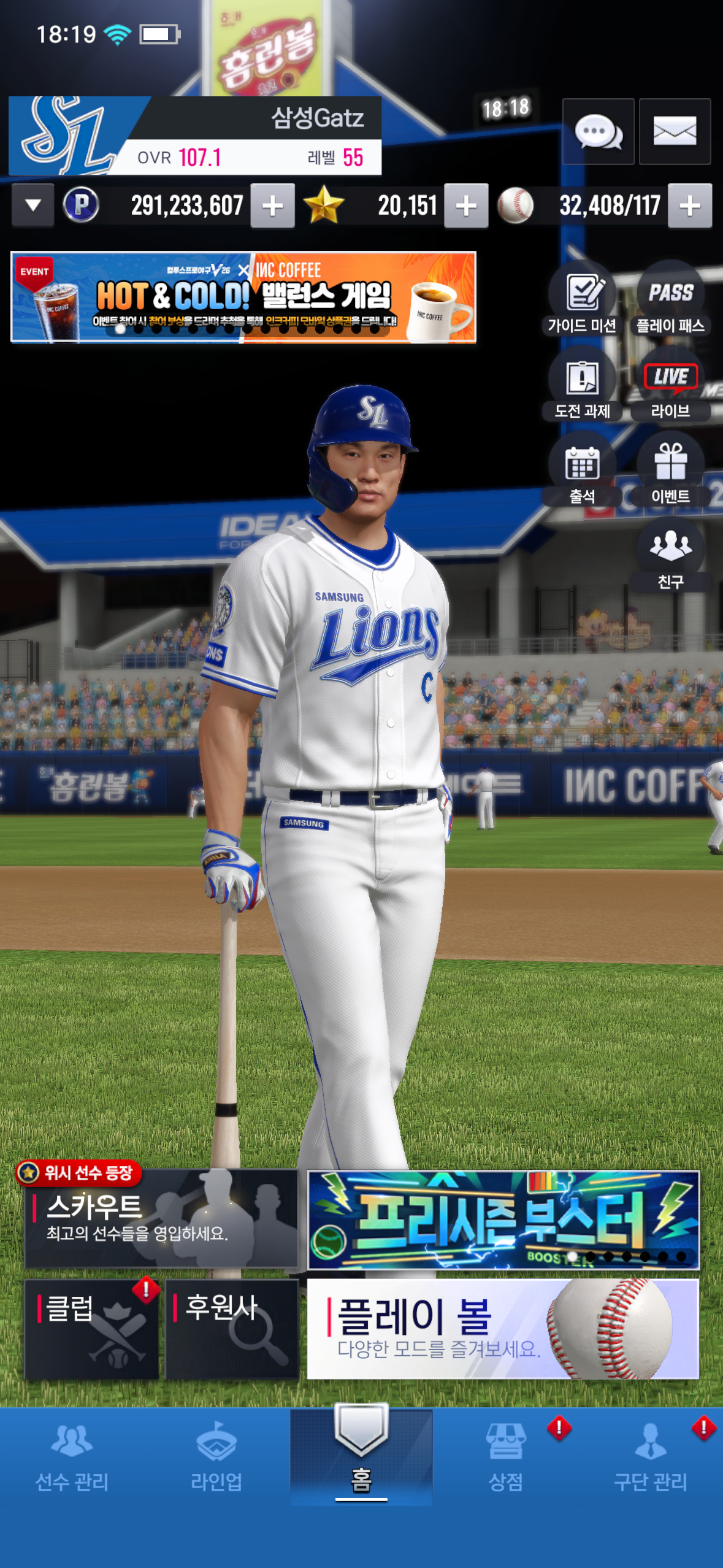723x1568 pixels.
Task: Open the mailbox envelope icon
Action: tap(675, 131)
